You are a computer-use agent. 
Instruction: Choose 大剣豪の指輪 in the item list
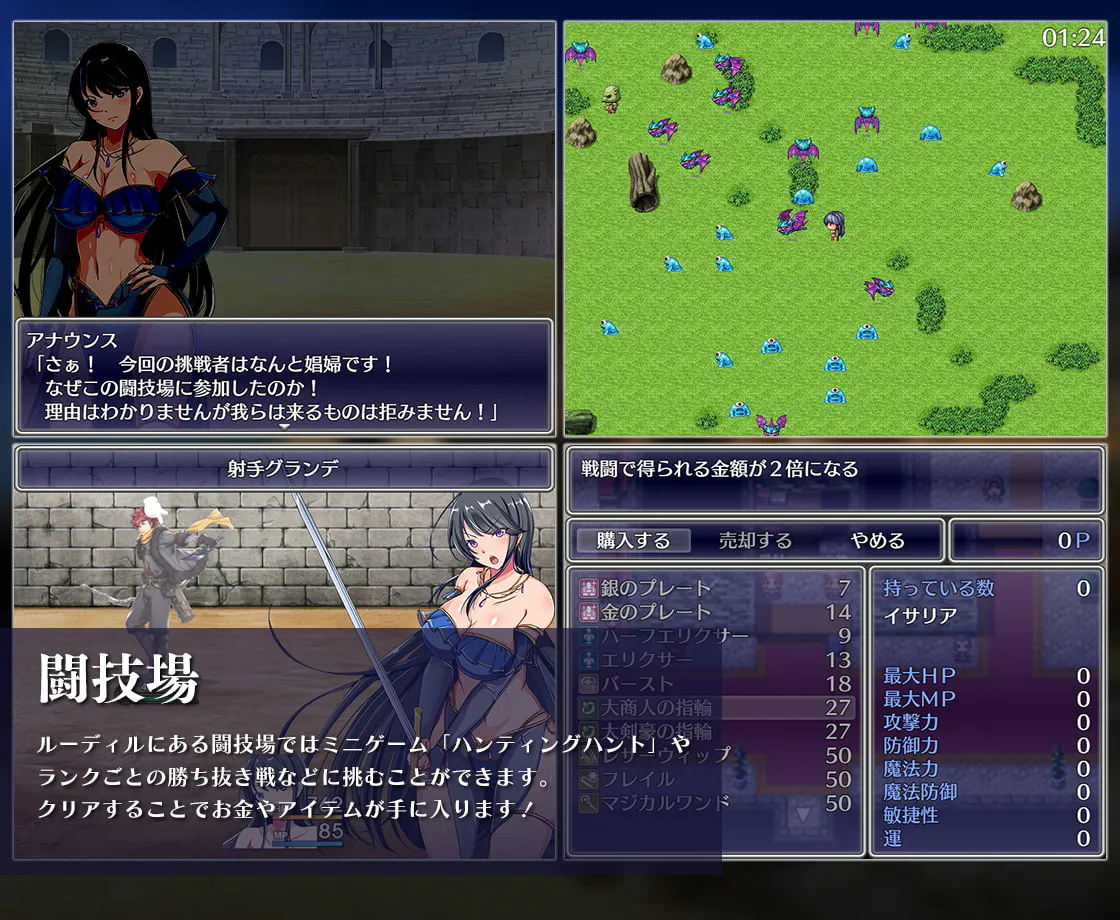(x=715, y=732)
